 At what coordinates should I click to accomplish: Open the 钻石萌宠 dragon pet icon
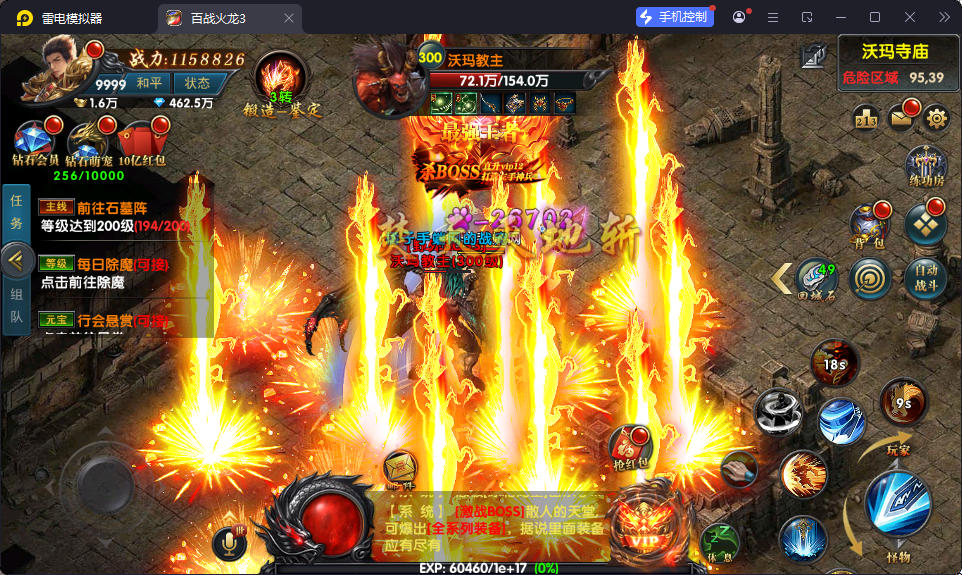87,139
